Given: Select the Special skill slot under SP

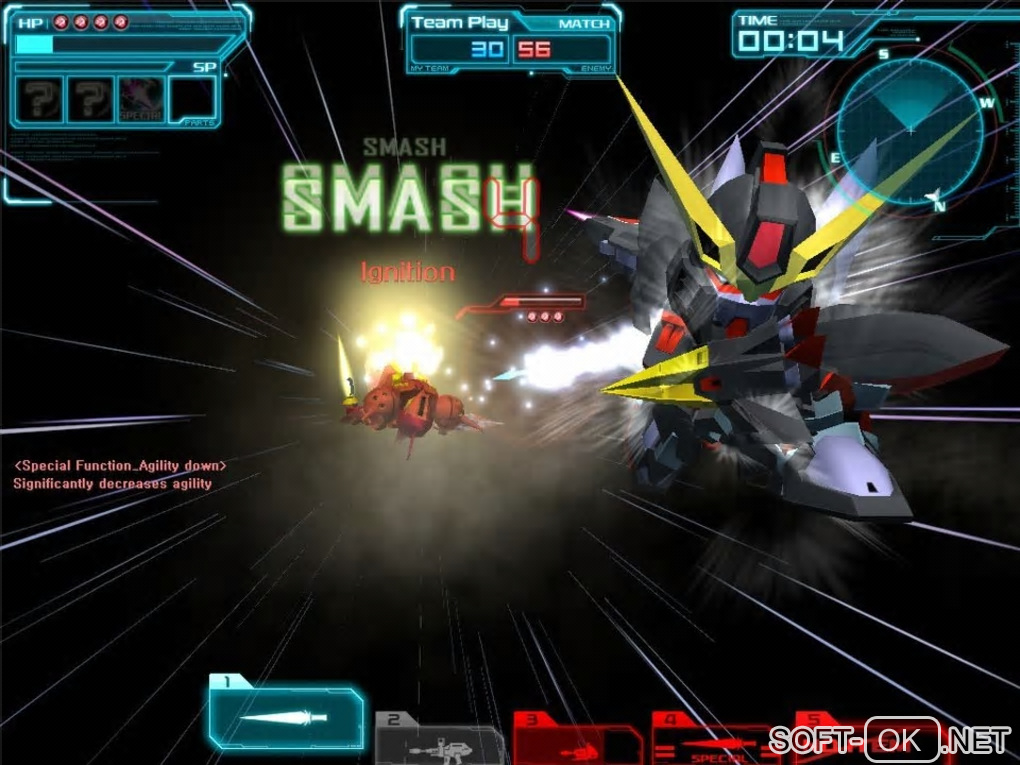Looking at the screenshot, I should click(x=141, y=100).
